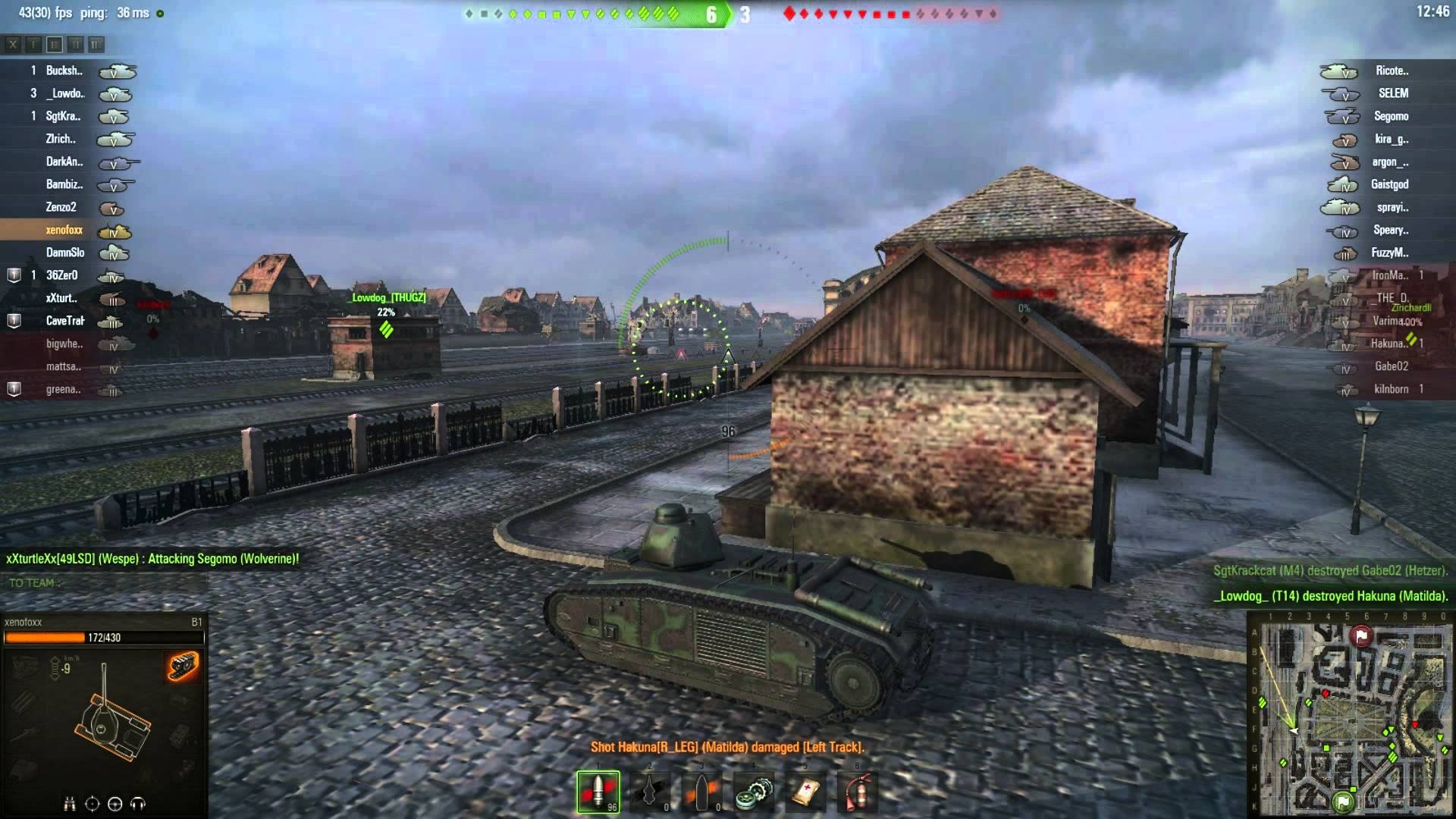Screen dimensions: 1456x819
Task: Switch to the compact player list display
Action: tap(33, 44)
